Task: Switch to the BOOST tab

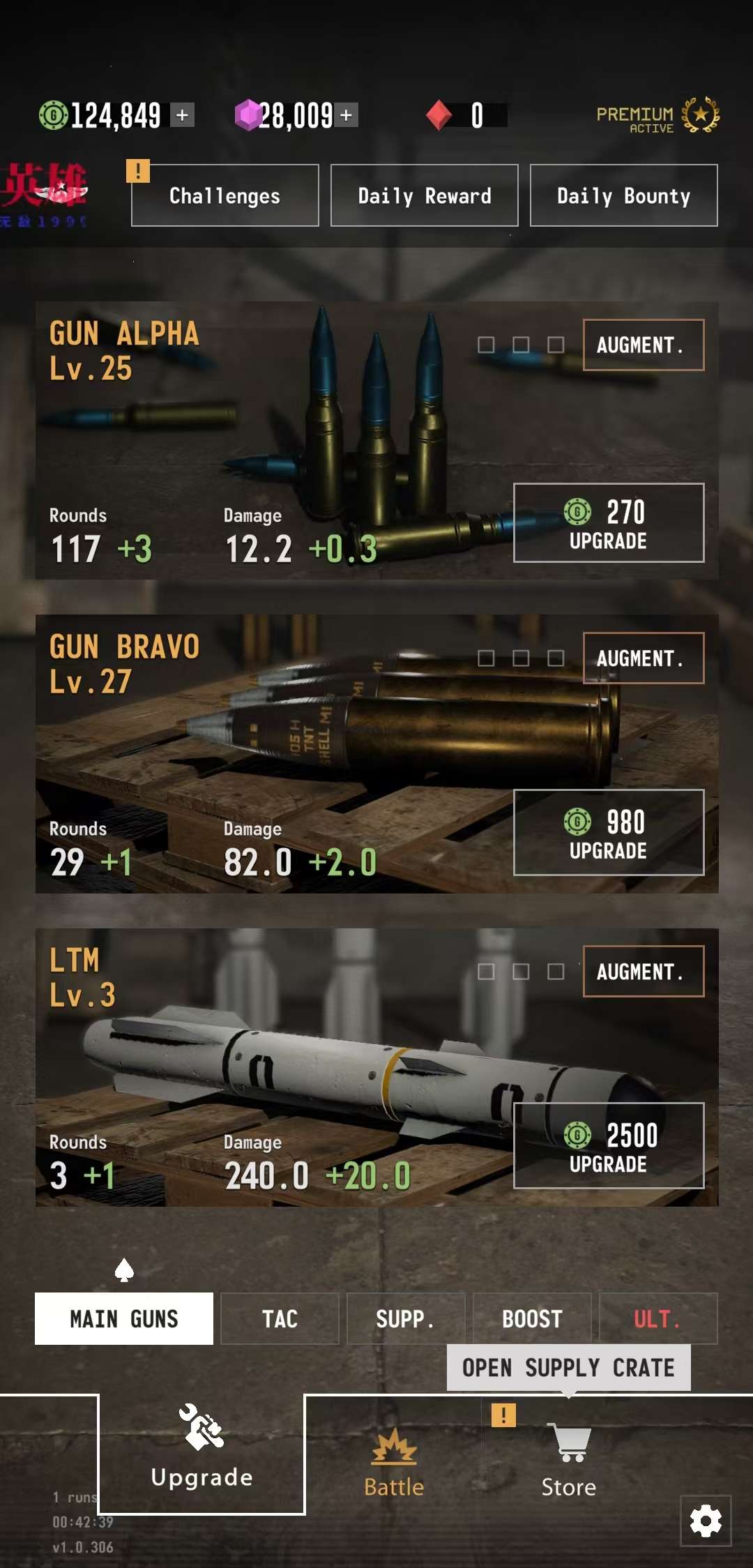Action: (532, 1318)
